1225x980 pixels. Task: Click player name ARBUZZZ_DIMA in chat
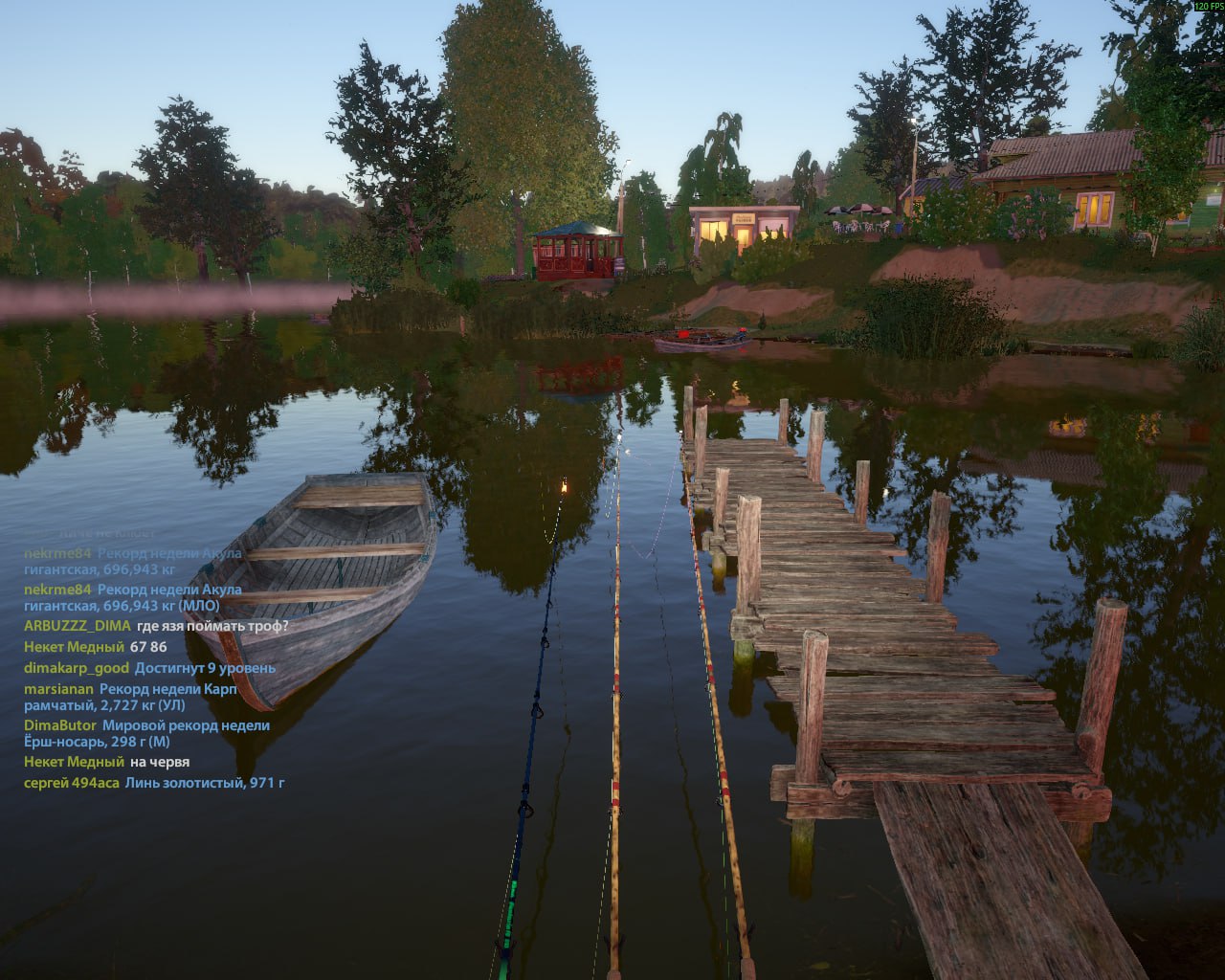click(77, 626)
